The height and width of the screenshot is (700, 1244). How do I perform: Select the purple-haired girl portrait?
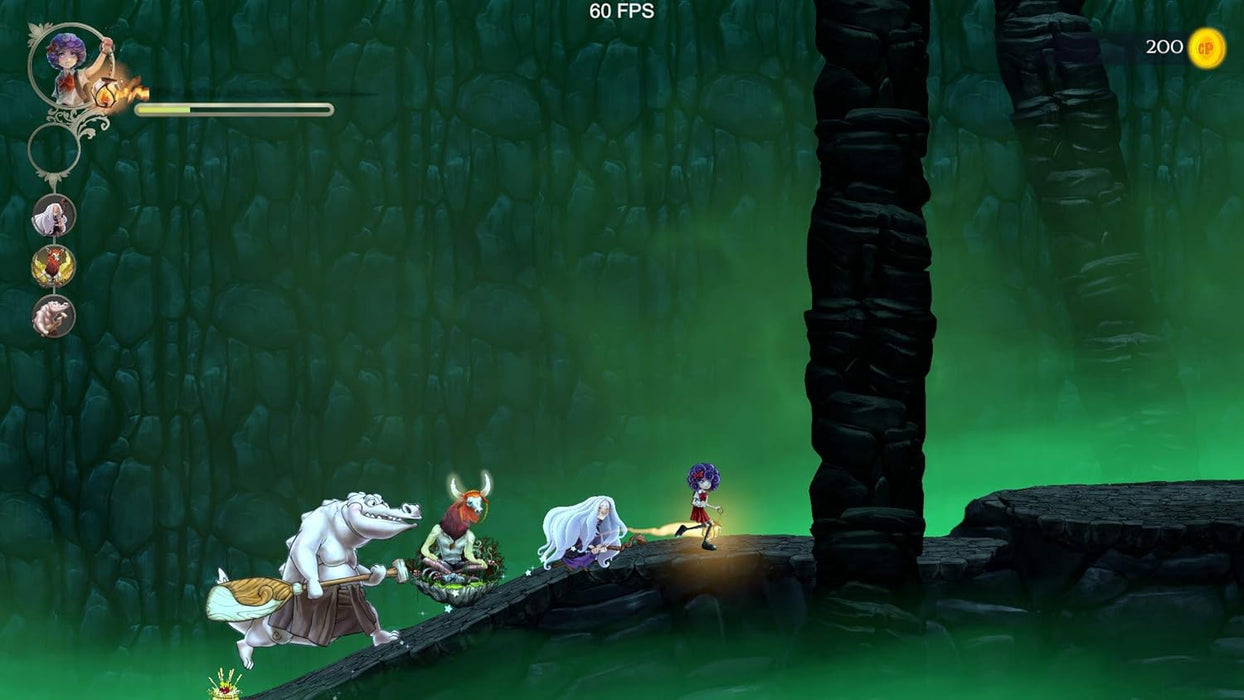[x=68, y=64]
